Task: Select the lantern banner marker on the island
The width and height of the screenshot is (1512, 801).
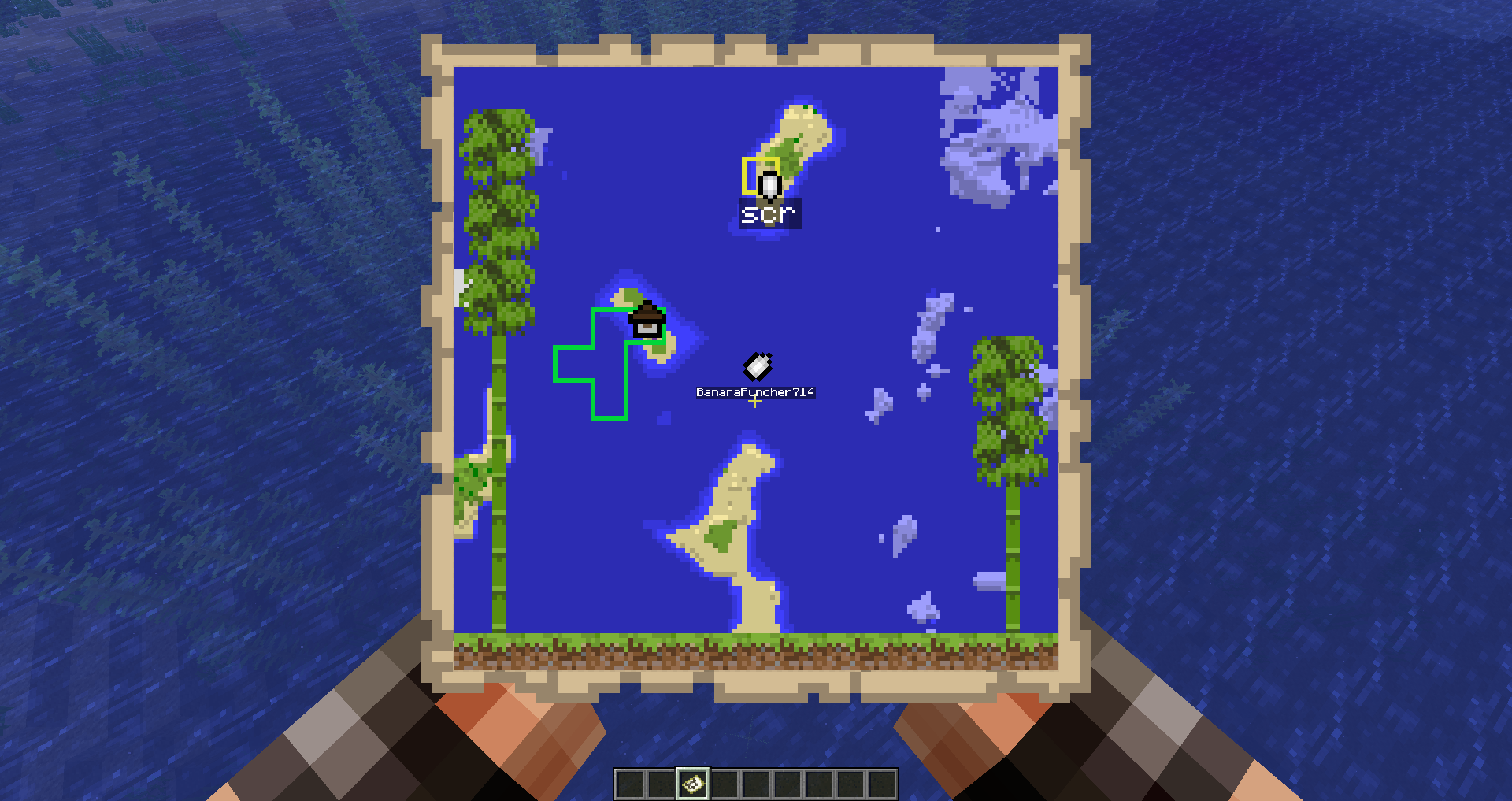Action: [647, 320]
